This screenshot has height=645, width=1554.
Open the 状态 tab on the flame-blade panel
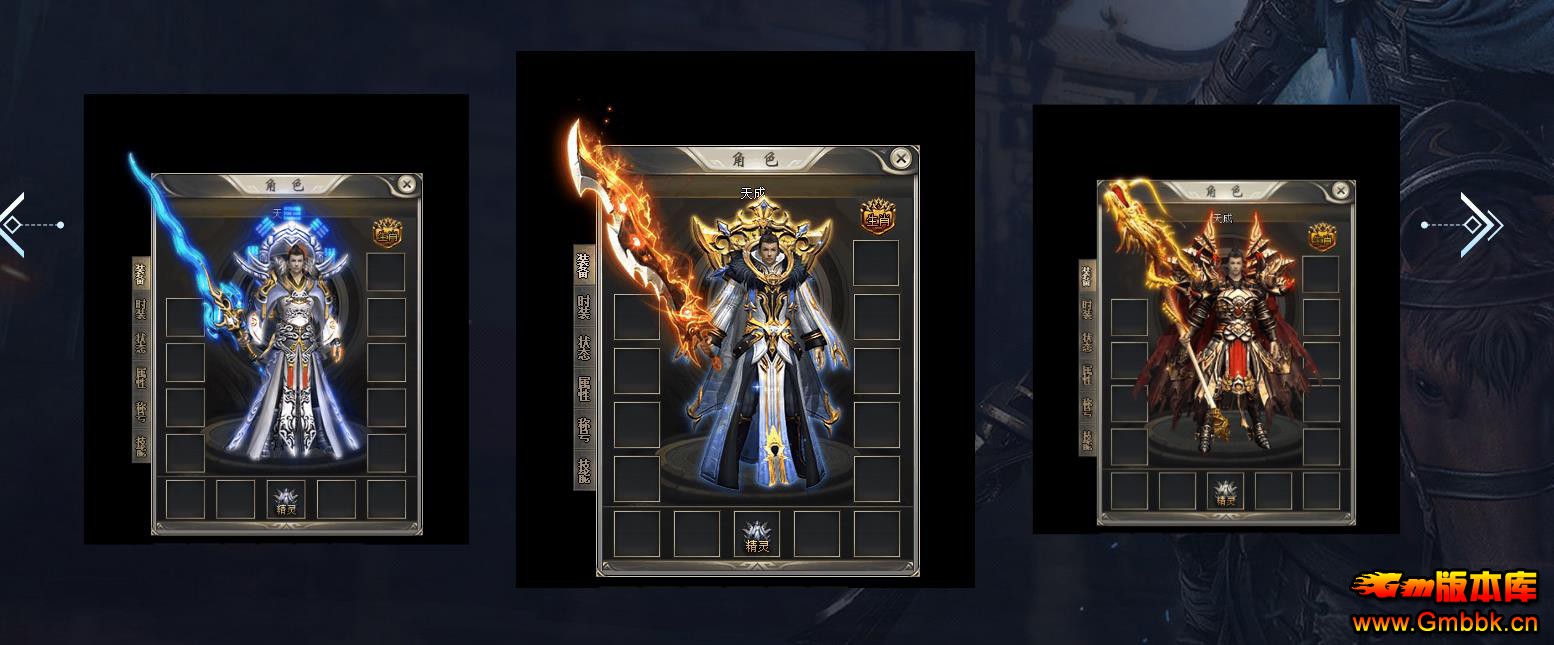pyautogui.click(x=584, y=349)
